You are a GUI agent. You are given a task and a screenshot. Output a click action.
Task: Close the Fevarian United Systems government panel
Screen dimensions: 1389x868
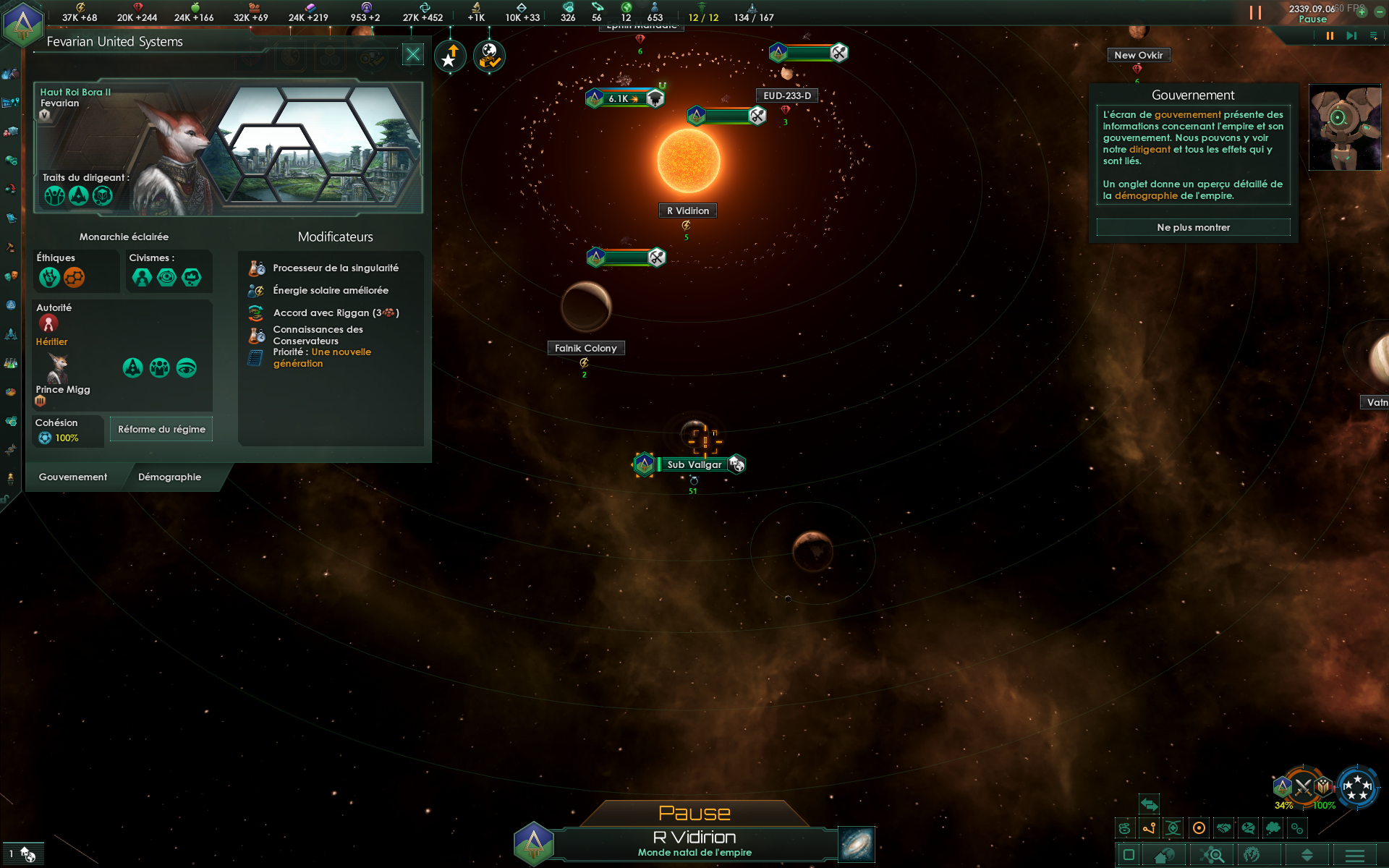412,54
